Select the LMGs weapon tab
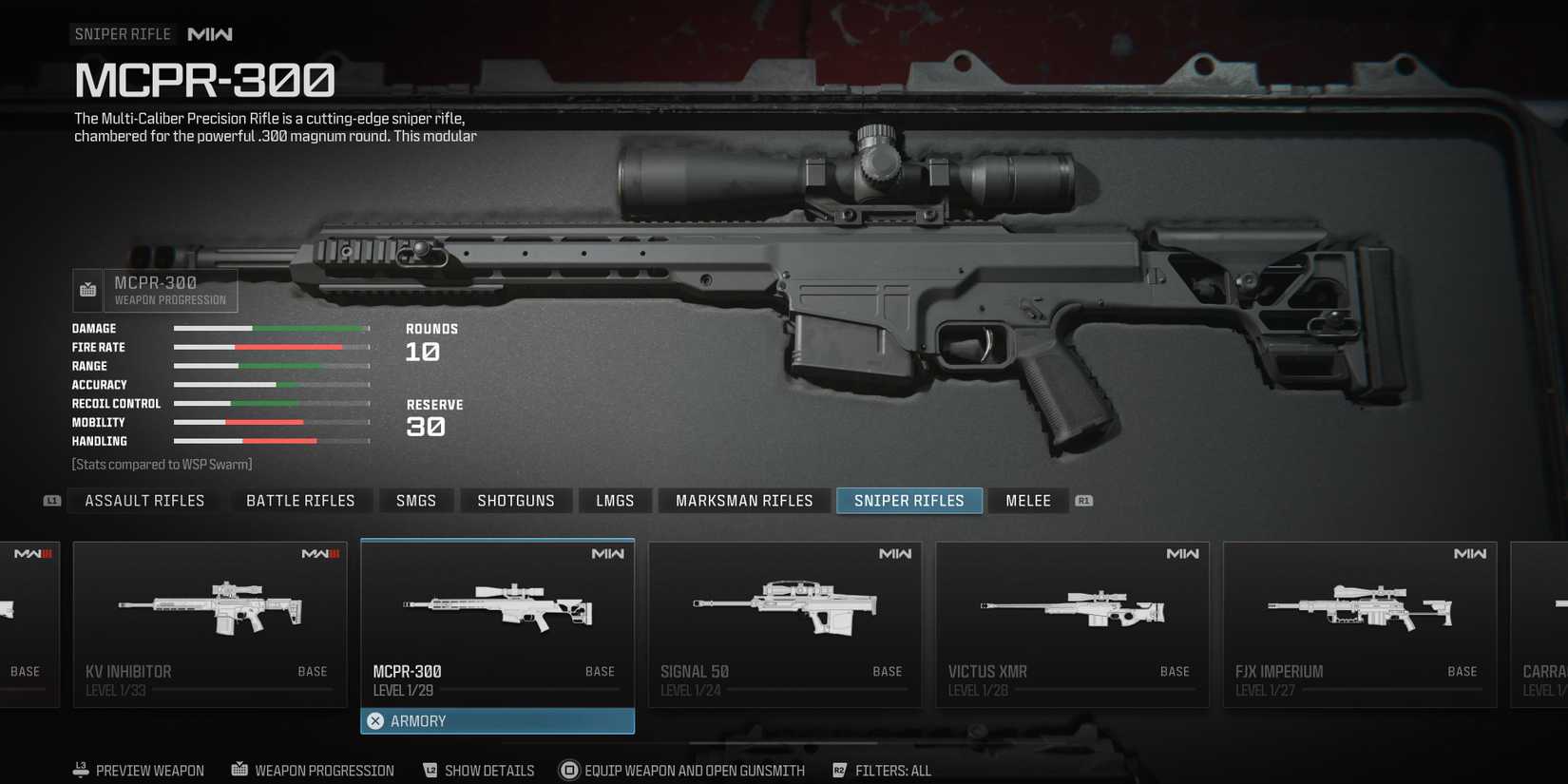The image size is (1568, 784). [x=614, y=500]
